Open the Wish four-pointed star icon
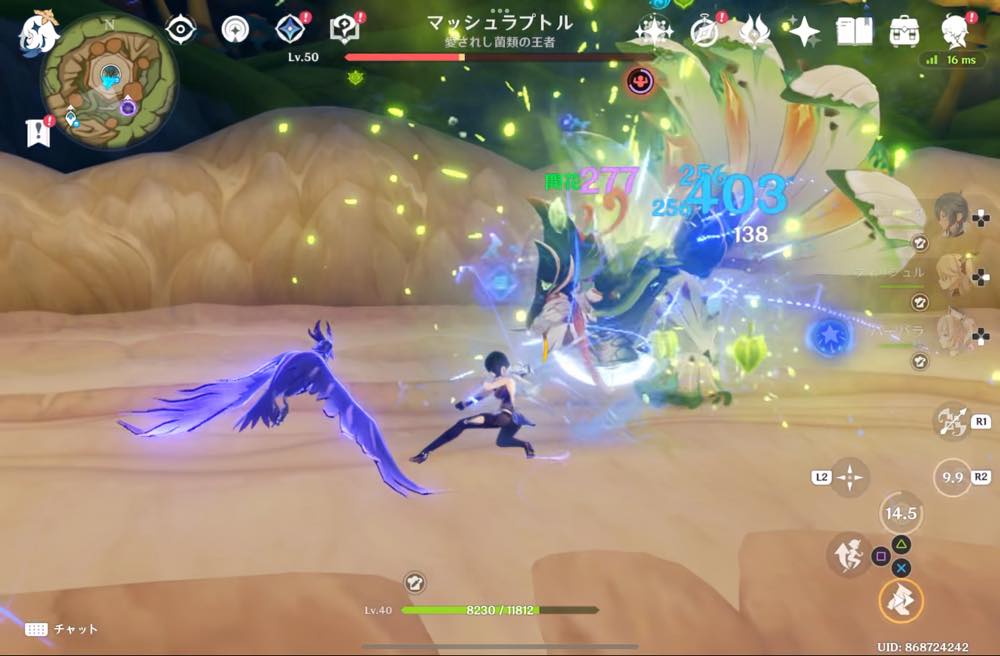 pos(804,32)
